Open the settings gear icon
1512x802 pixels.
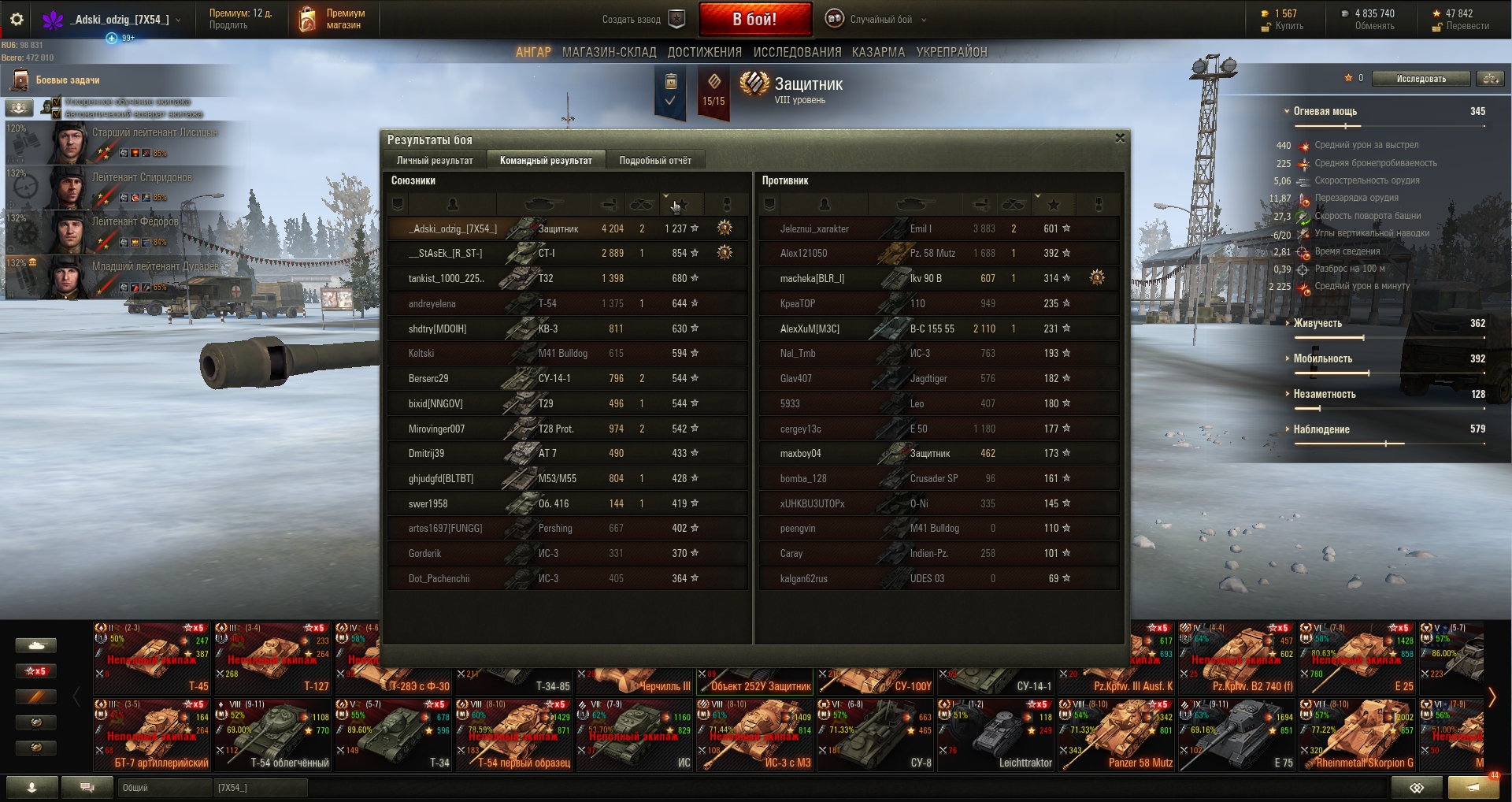pos(17,19)
